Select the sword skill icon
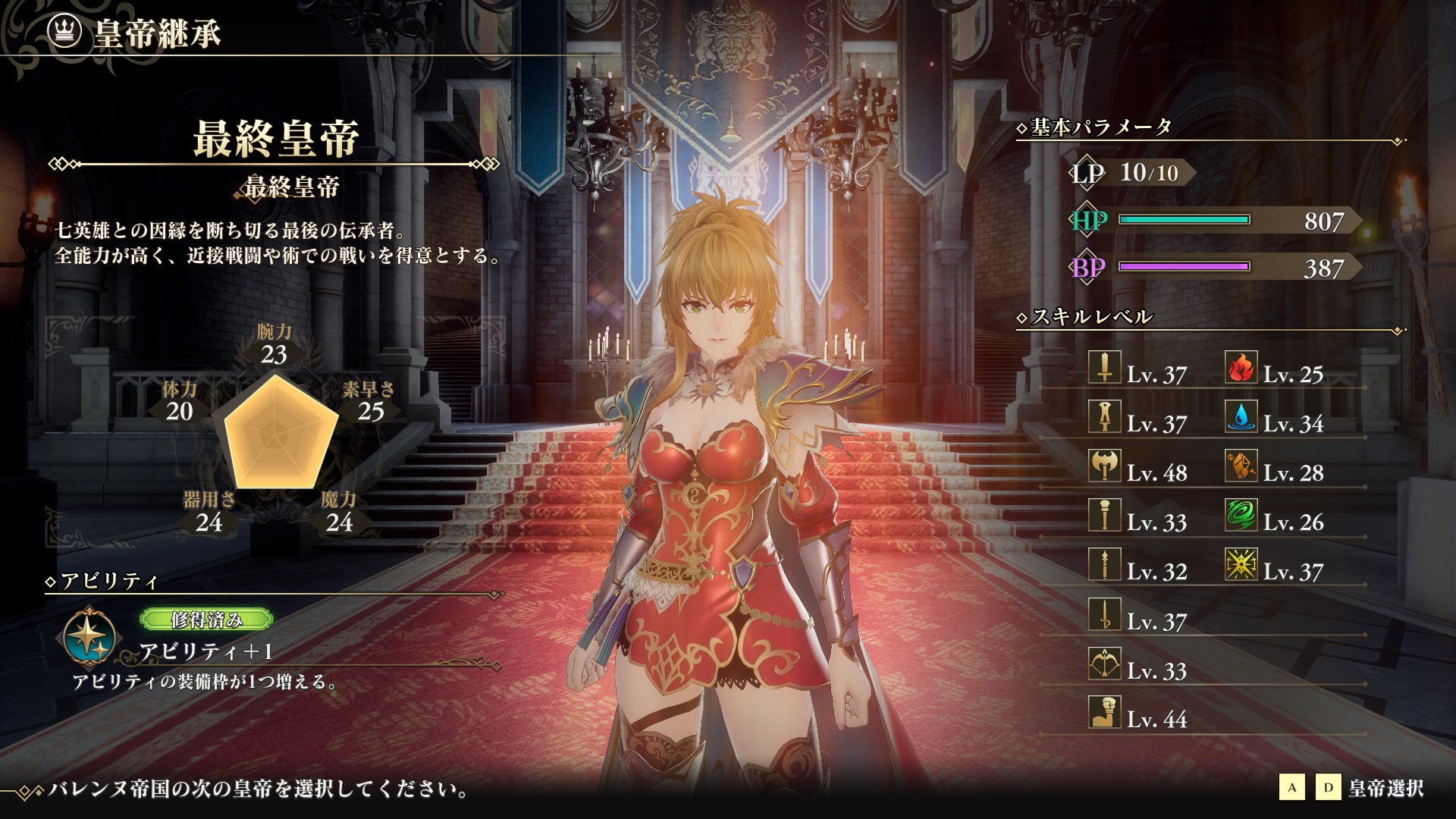 tap(1104, 368)
